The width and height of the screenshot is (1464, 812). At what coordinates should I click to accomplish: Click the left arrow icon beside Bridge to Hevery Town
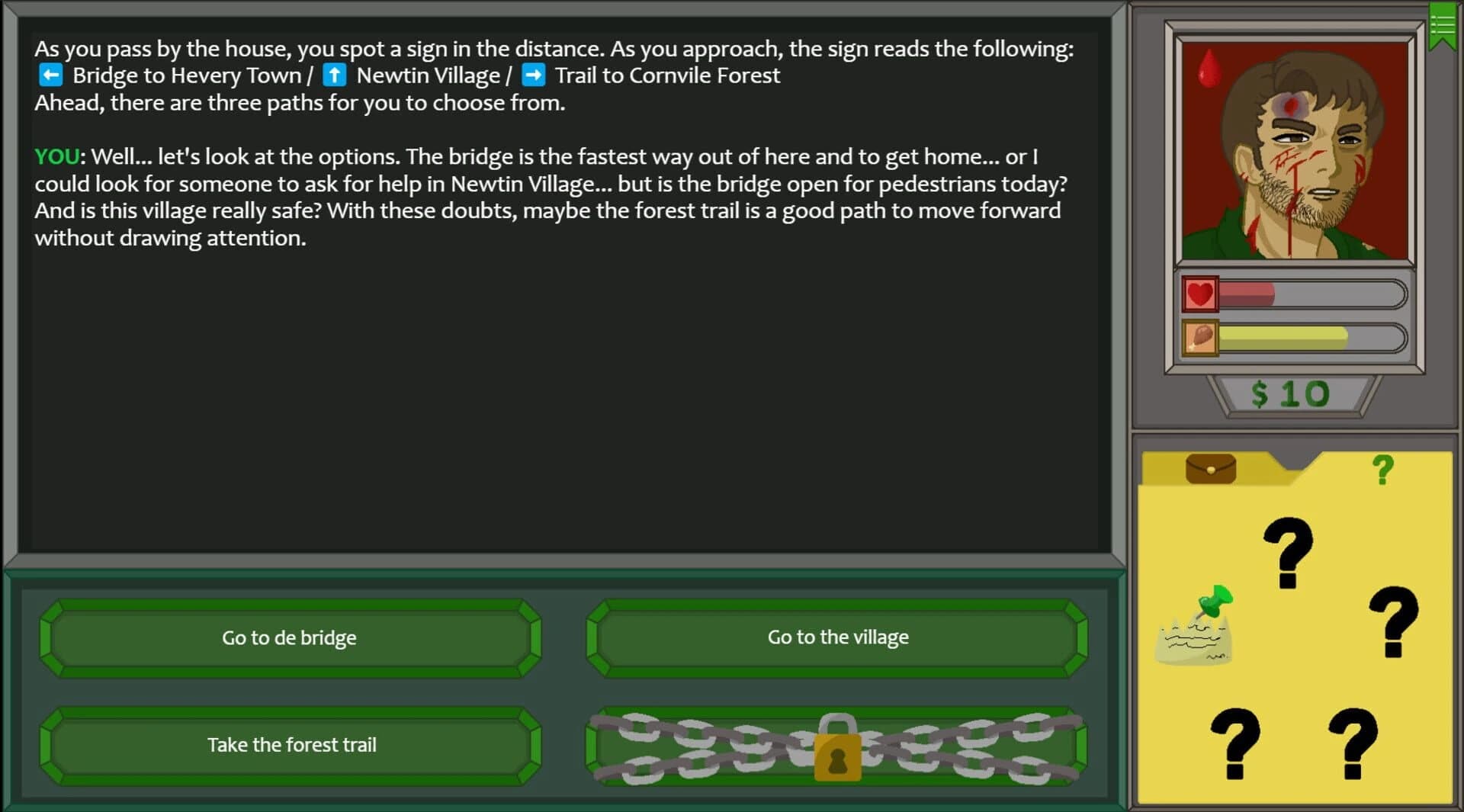[x=50, y=74]
